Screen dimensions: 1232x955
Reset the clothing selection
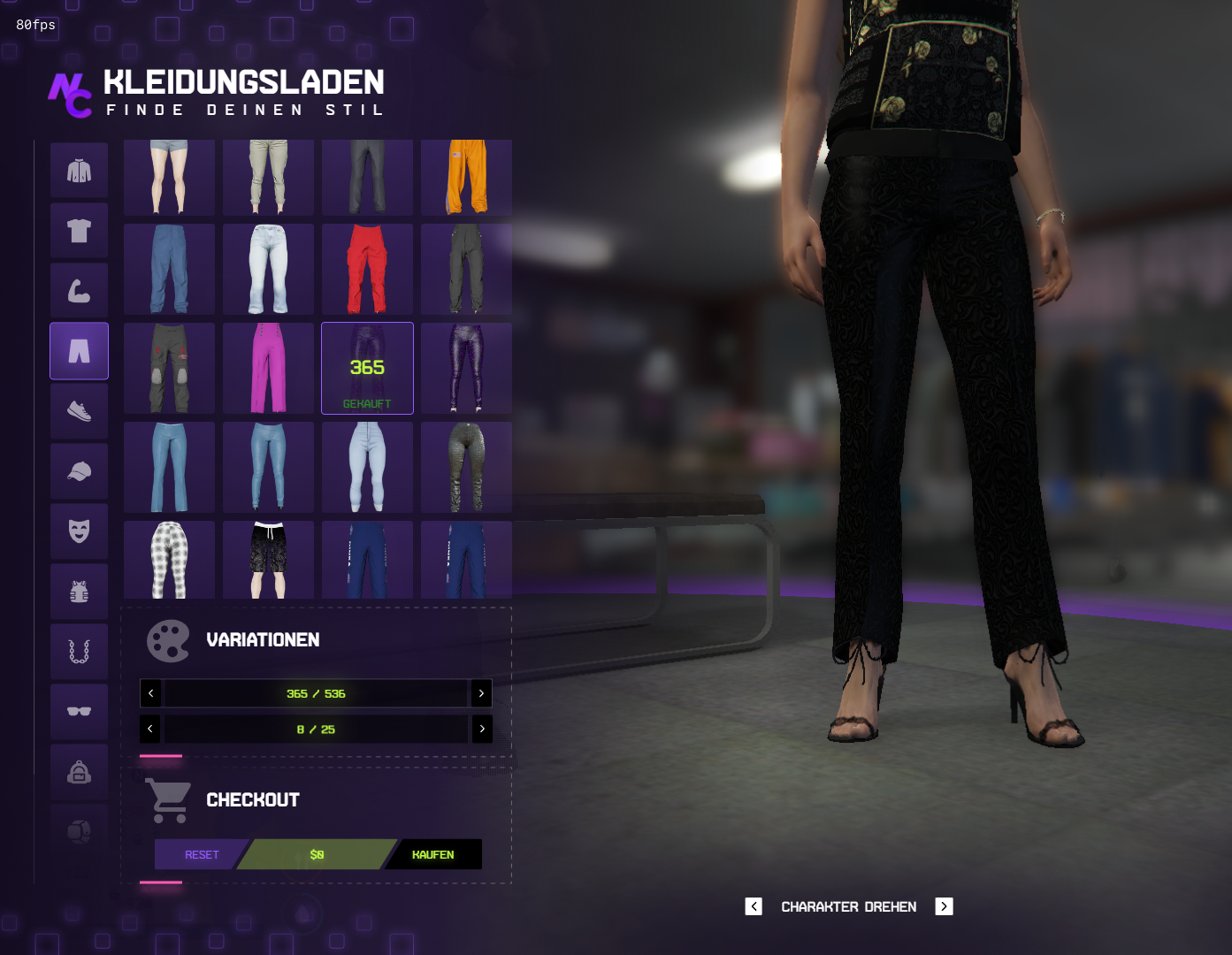(x=201, y=854)
